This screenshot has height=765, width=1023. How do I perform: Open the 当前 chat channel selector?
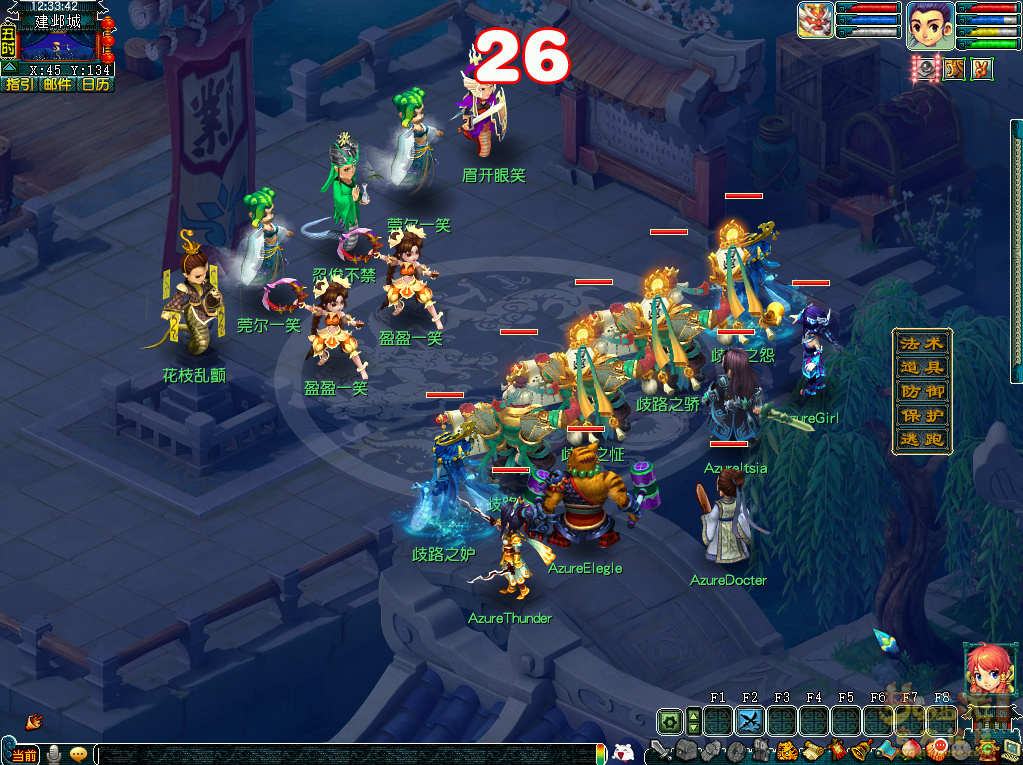[x=24, y=754]
